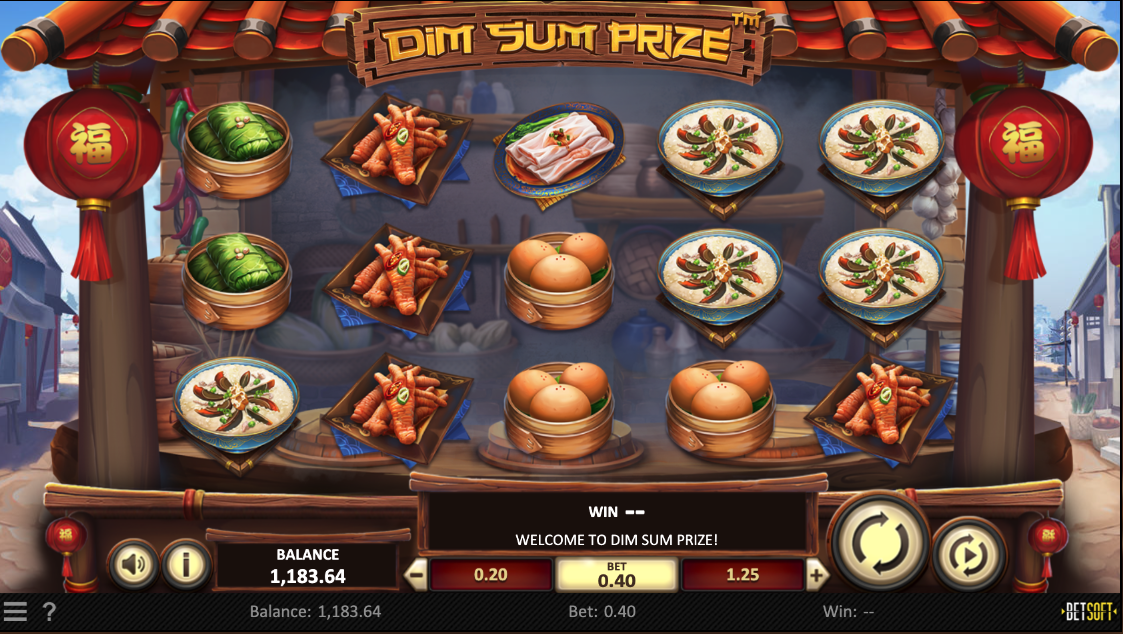Decrease the bet with the minus button
This screenshot has height=634, width=1123.
tap(416, 575)
